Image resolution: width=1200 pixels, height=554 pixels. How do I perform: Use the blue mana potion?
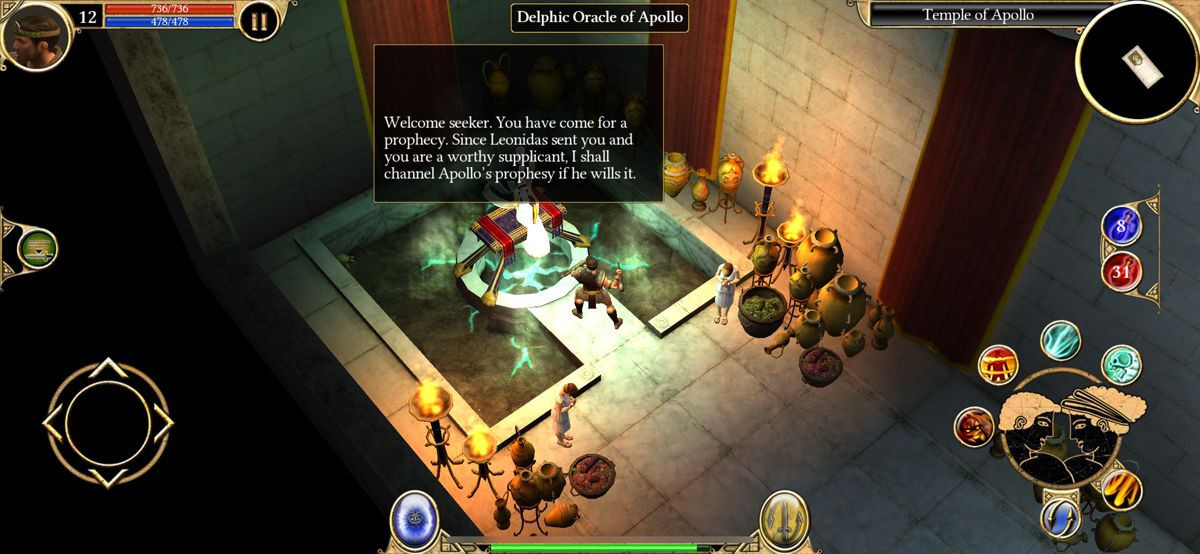tap(1121, 225)
